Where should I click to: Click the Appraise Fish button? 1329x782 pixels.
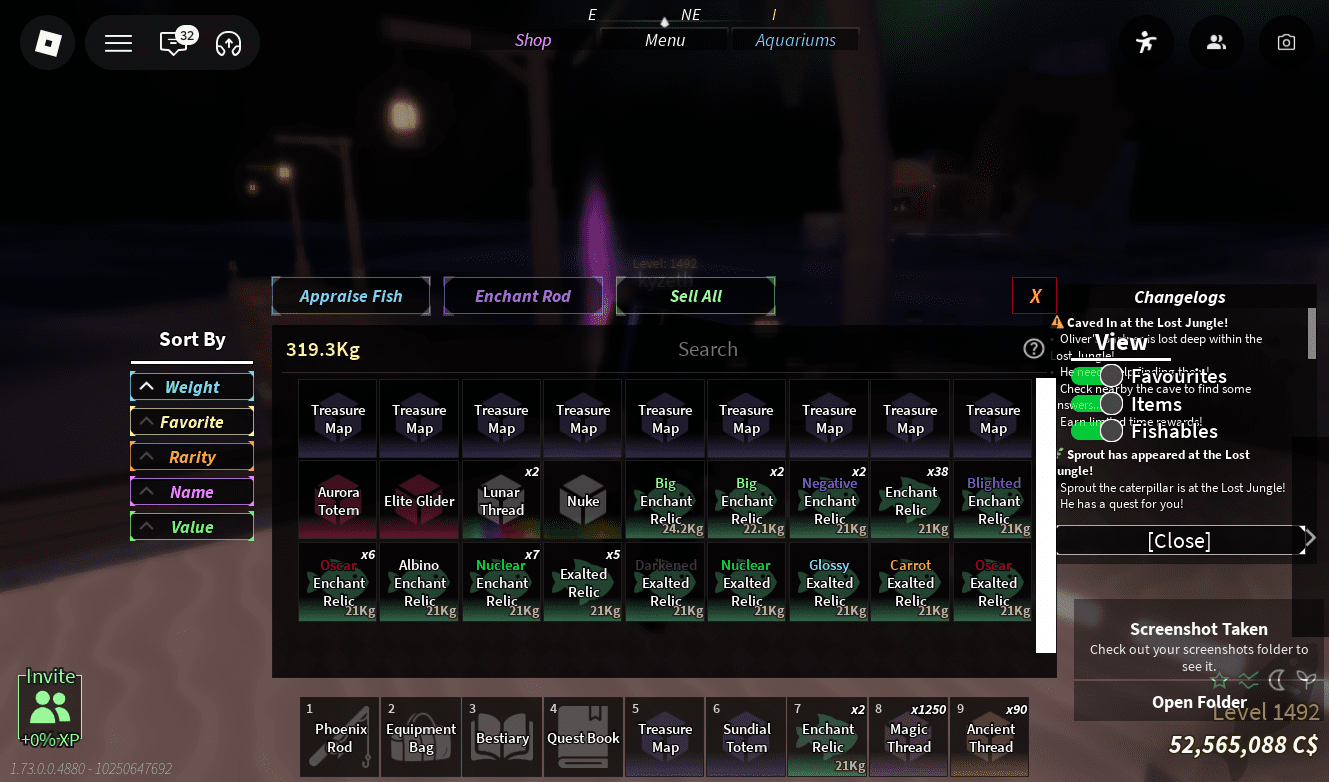(x=351, y=296)
